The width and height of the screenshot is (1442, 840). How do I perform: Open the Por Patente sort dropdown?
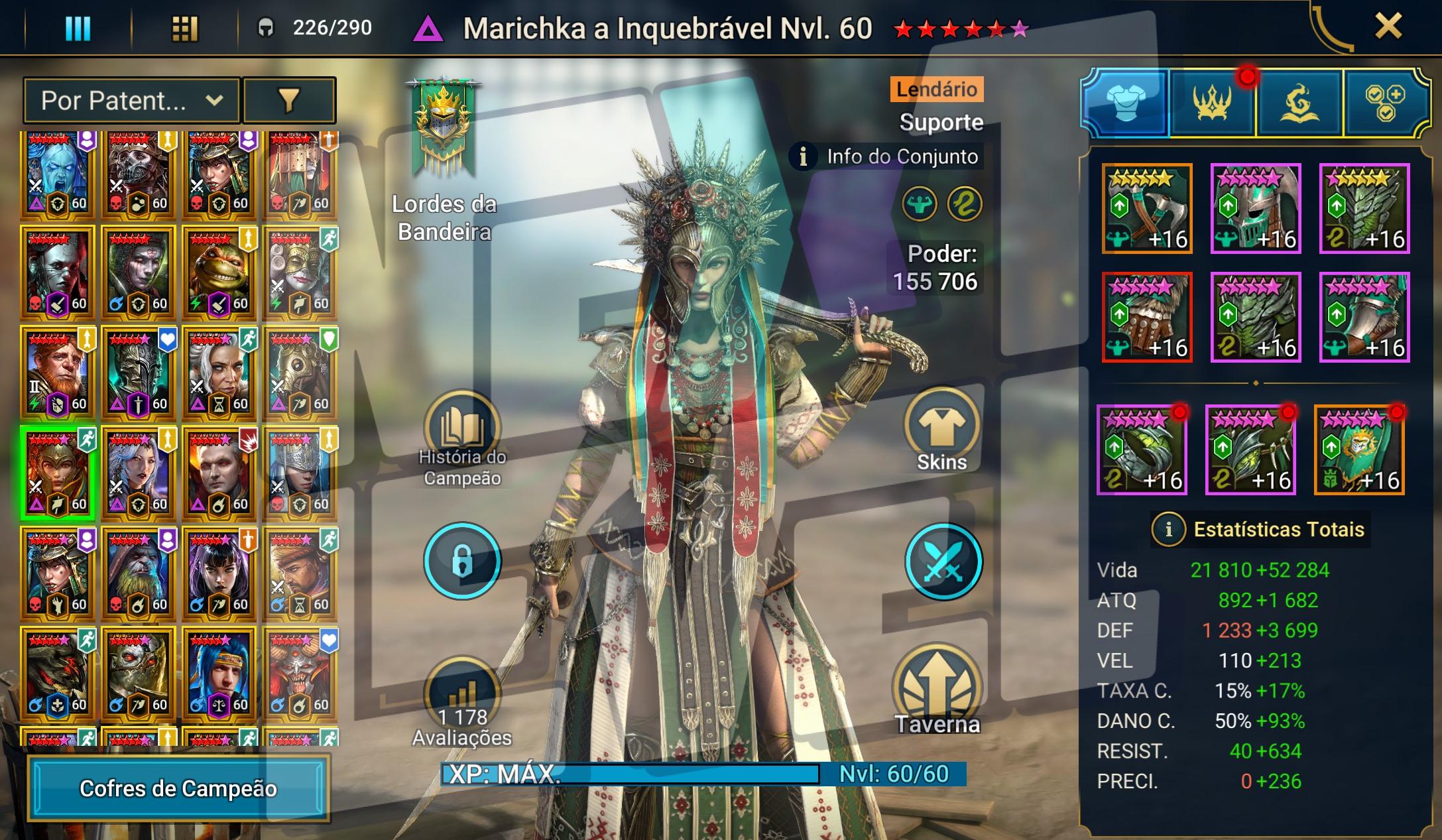click(131, 101)
